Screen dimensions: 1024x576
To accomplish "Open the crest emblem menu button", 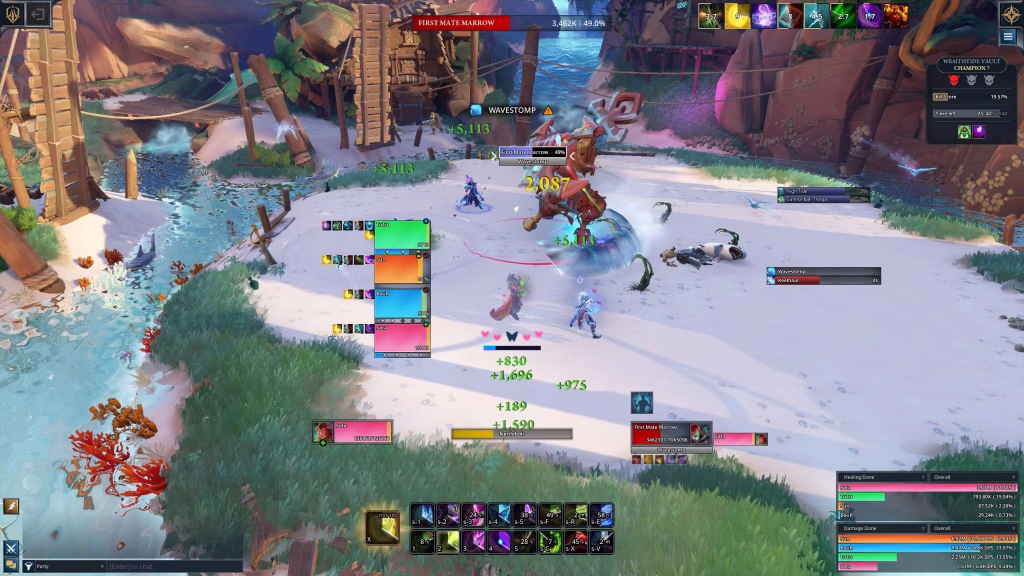I will click(x=12, y=13).
